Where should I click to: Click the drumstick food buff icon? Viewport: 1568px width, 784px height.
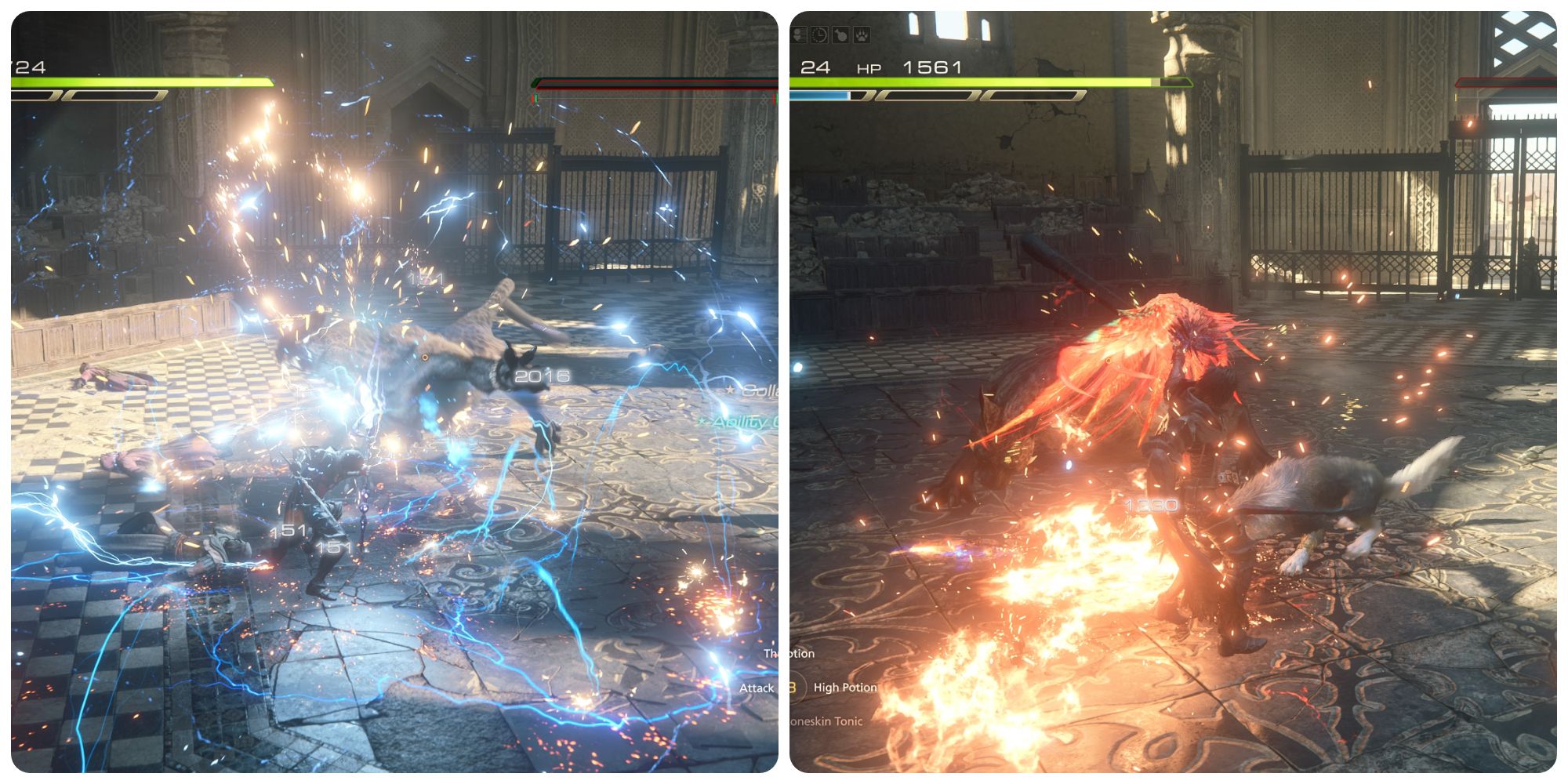(840, 34)
